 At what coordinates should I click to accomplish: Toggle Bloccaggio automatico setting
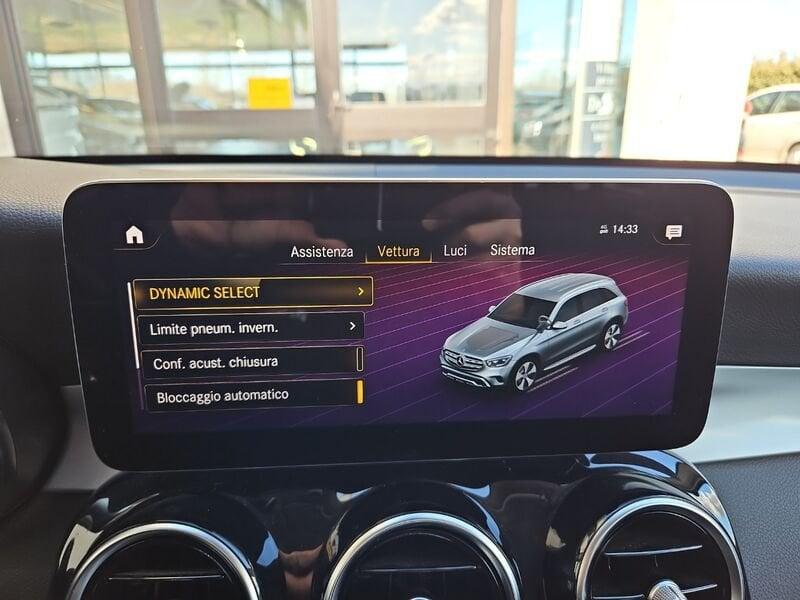(x=250, y=395)
